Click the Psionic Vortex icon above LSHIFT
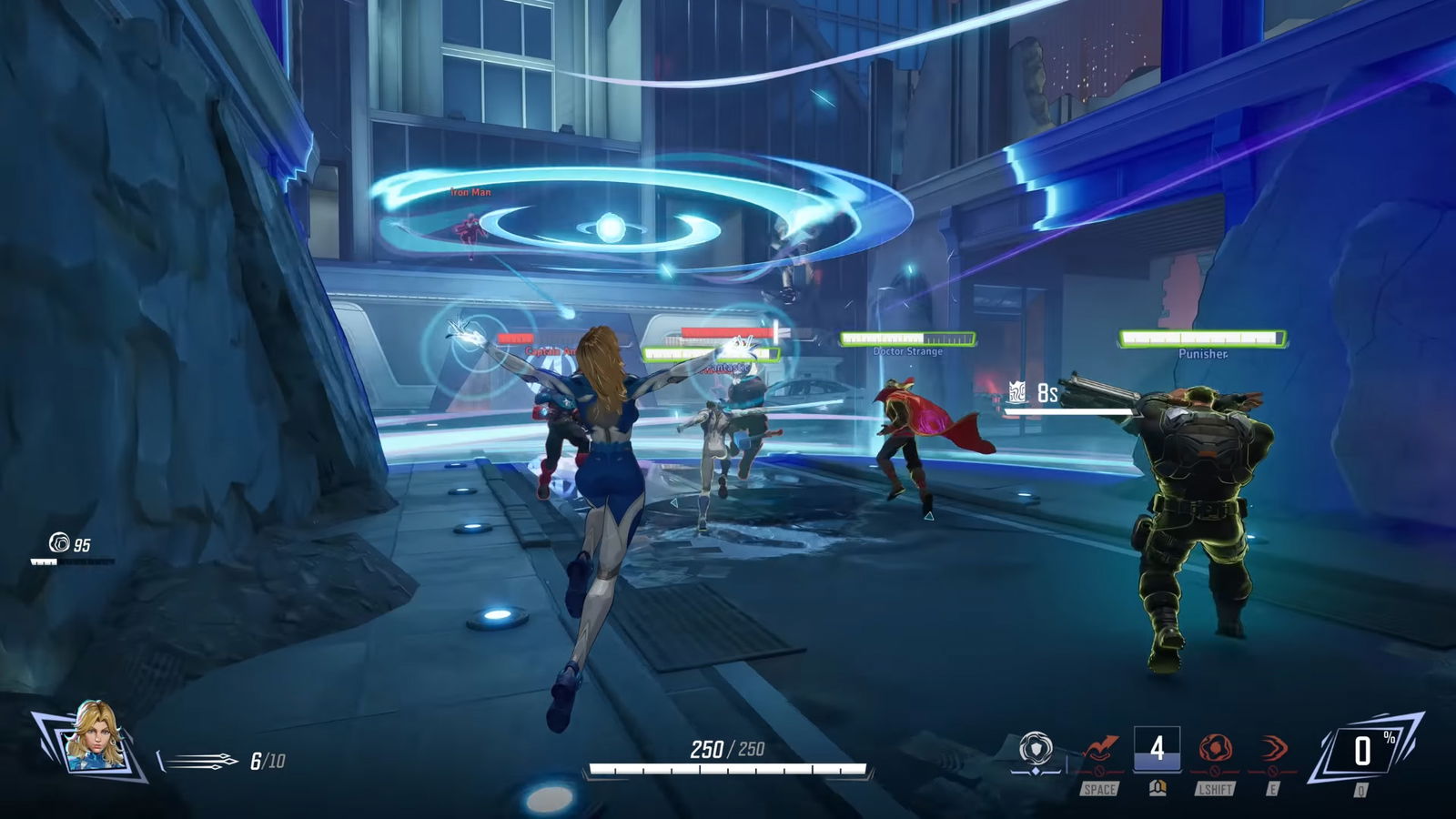Viewport: 1456px width, 819px height. coord(1214,746)
